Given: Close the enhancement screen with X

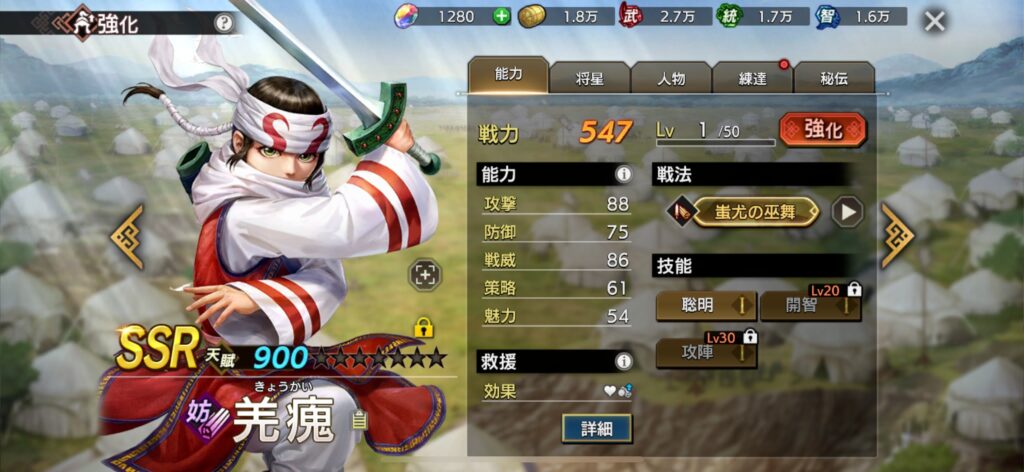Looking at the screenshot, I should point(934,21).
